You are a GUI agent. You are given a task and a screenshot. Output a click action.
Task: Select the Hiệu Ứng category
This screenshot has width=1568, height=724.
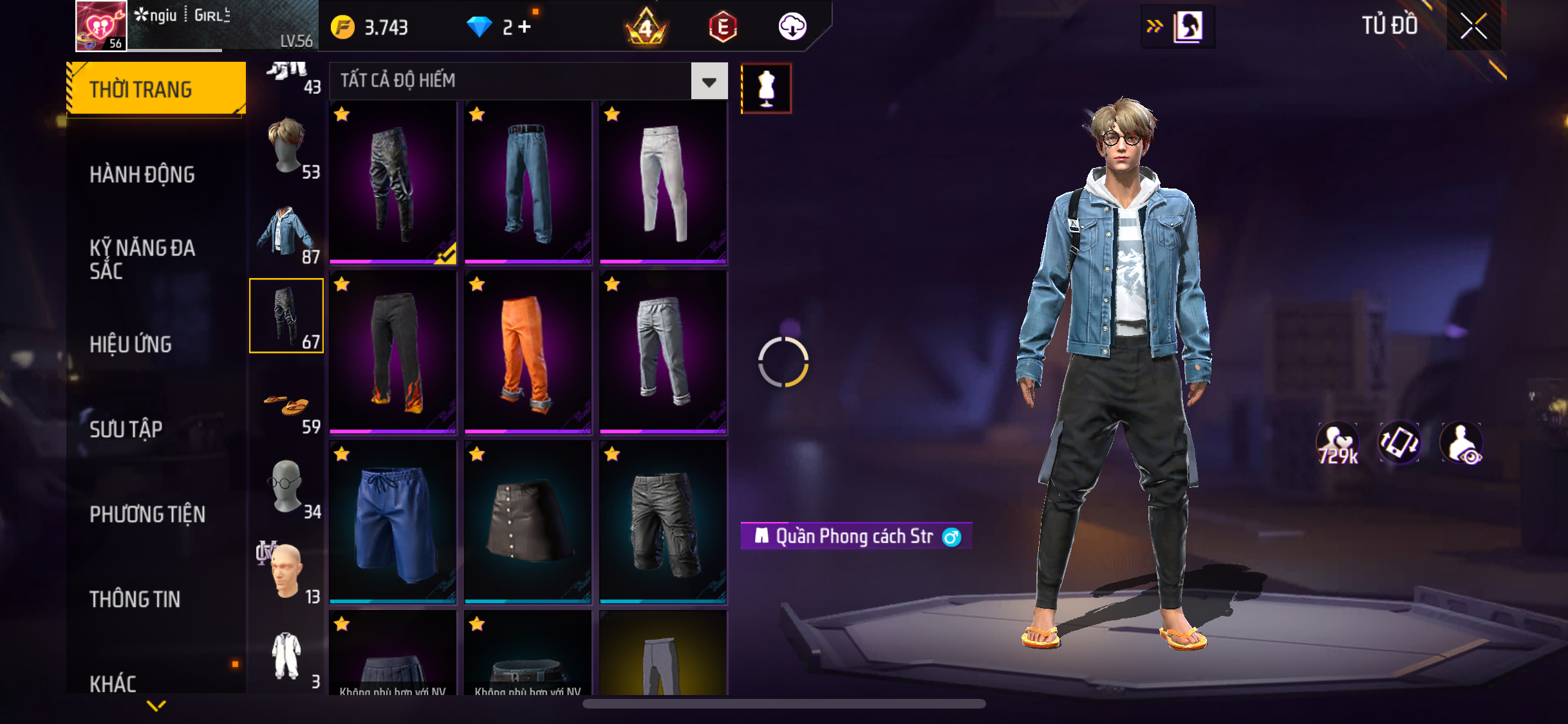(131, 344)
